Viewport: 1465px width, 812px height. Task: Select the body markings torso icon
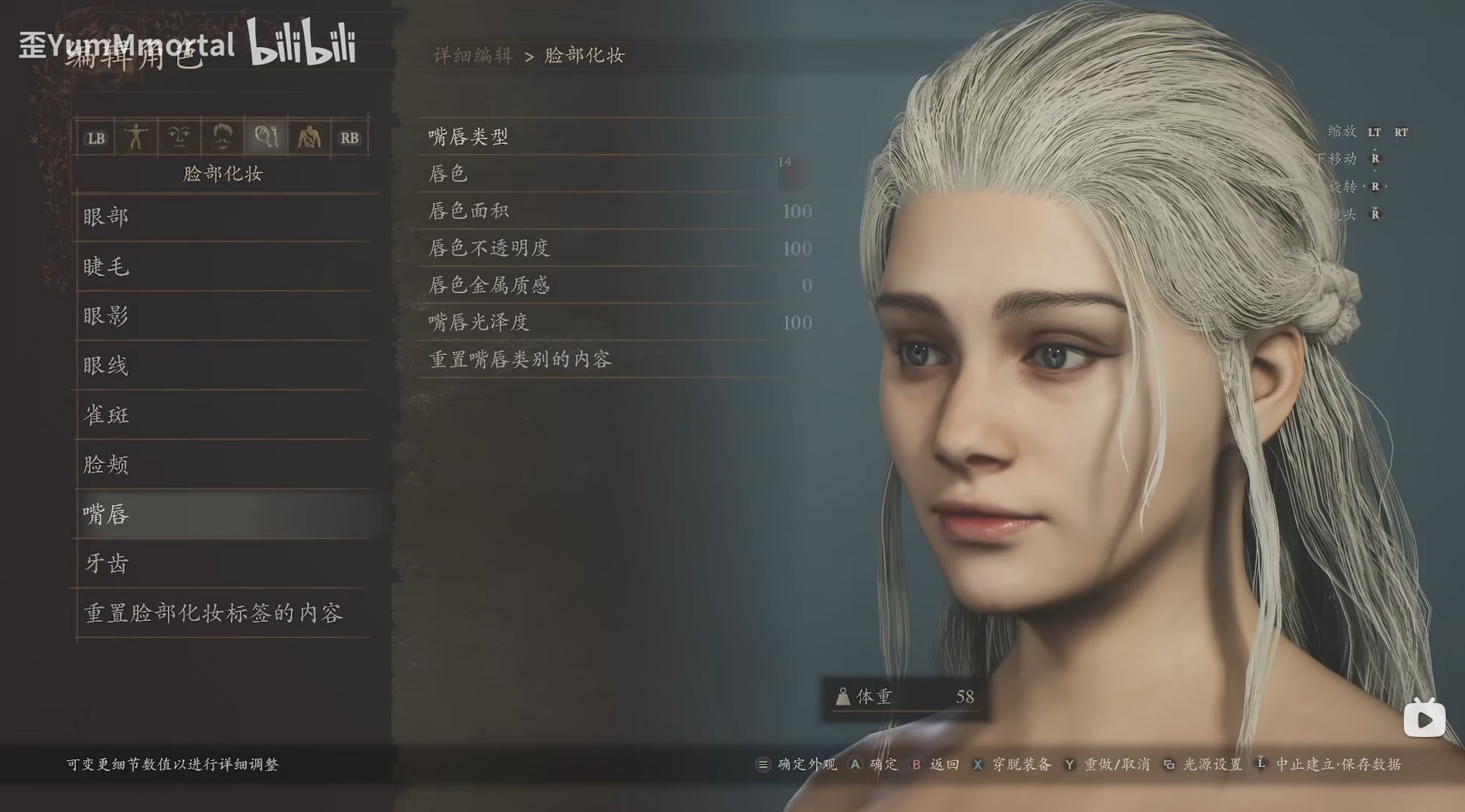click(309, 137)
